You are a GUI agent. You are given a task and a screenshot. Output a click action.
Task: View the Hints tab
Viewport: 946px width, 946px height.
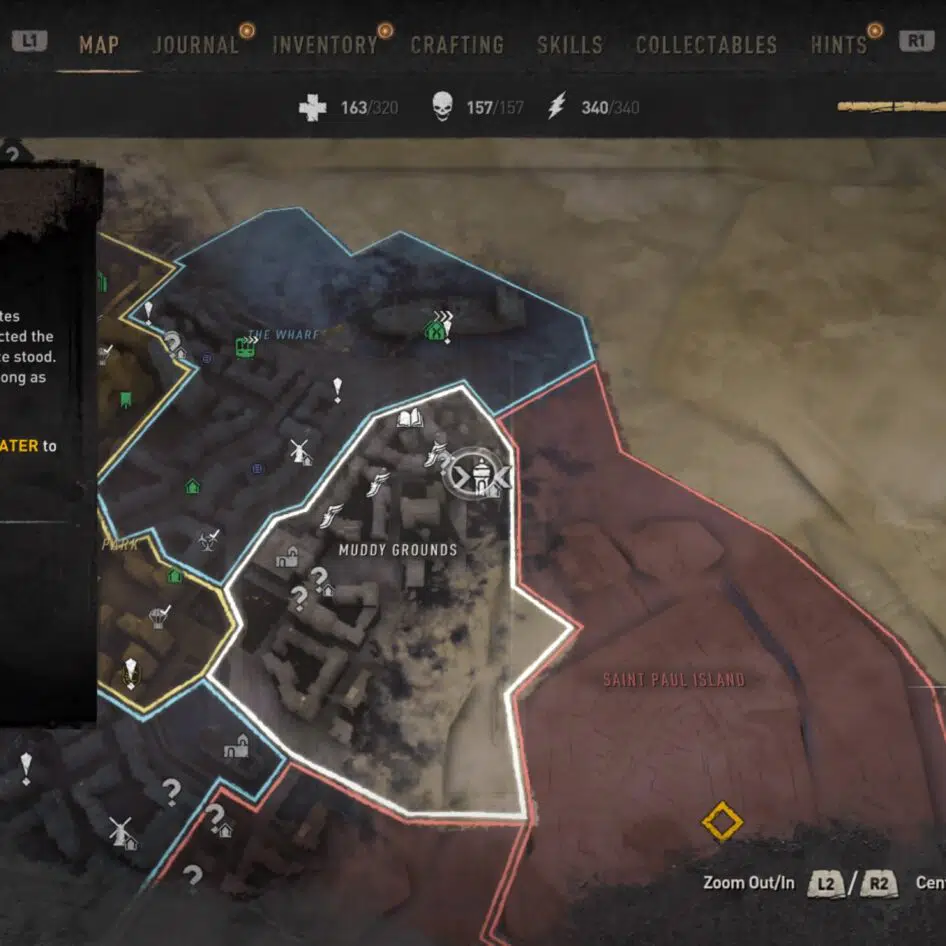(x=838, y=45)
